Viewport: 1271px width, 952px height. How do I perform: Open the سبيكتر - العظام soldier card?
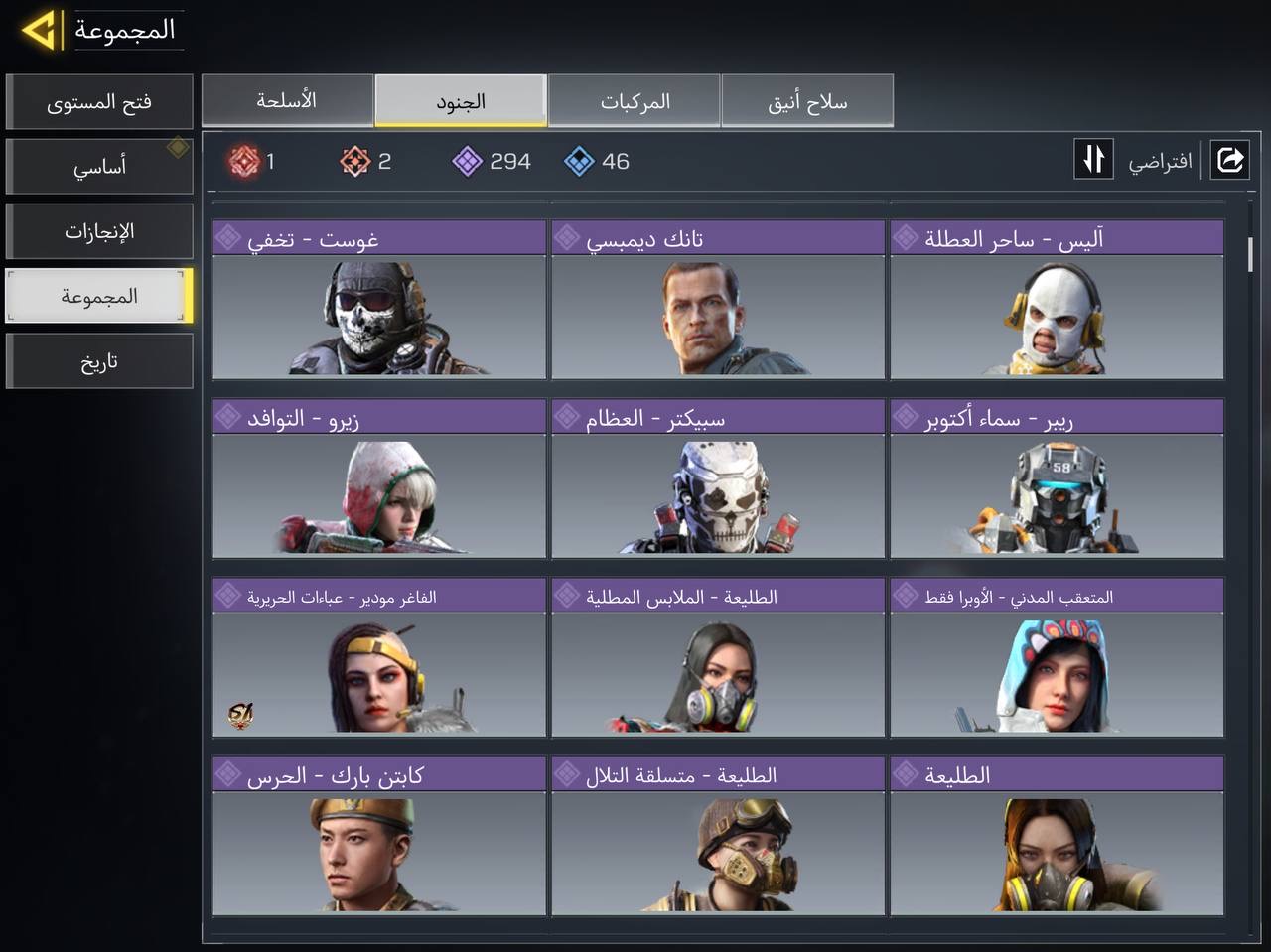point(718,478)
